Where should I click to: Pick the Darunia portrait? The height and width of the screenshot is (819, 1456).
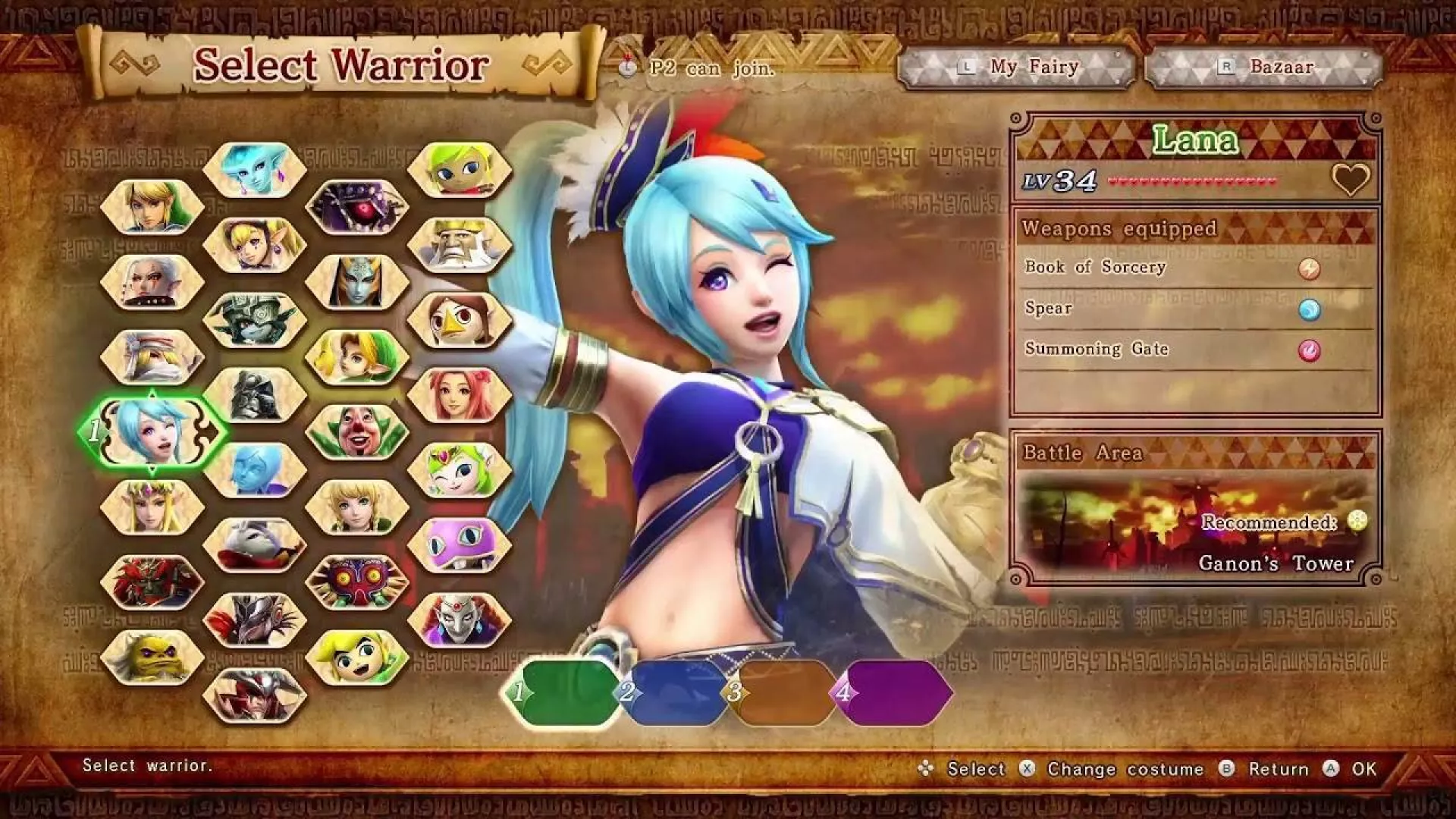coord(152,657)
